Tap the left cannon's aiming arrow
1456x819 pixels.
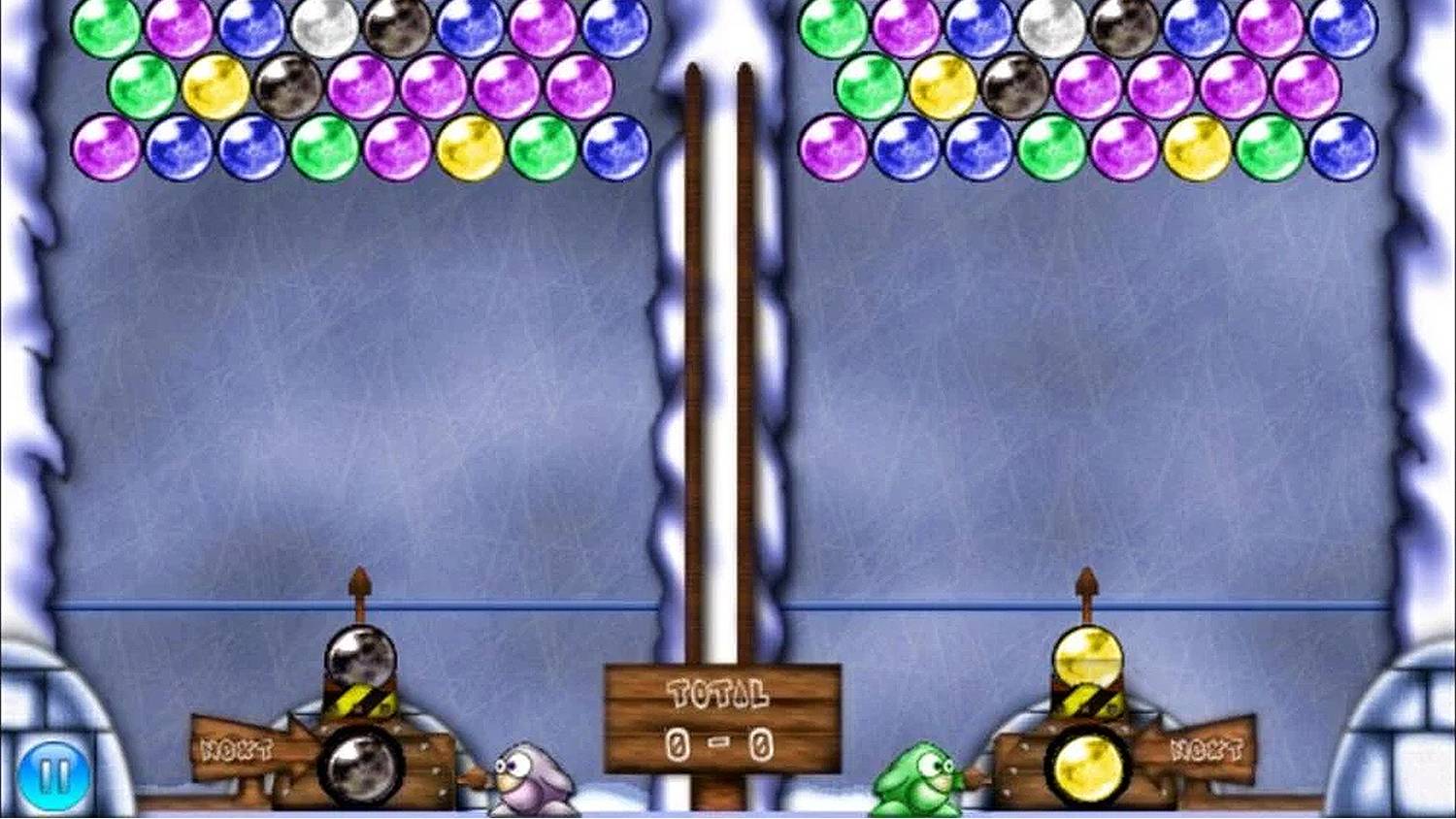[361, 582]
